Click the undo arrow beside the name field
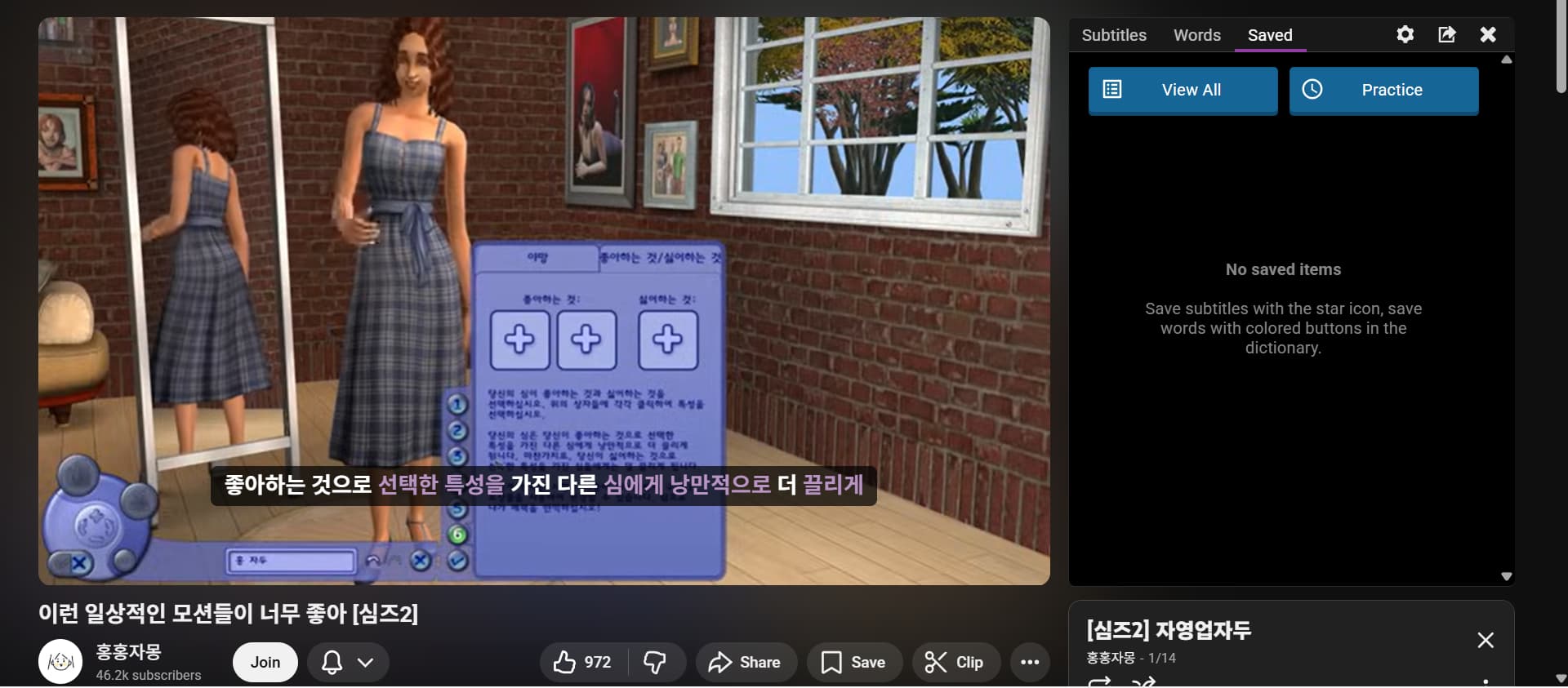Image resolution: width=1568 pixels, height=688 pixels. tap(373, 561)
